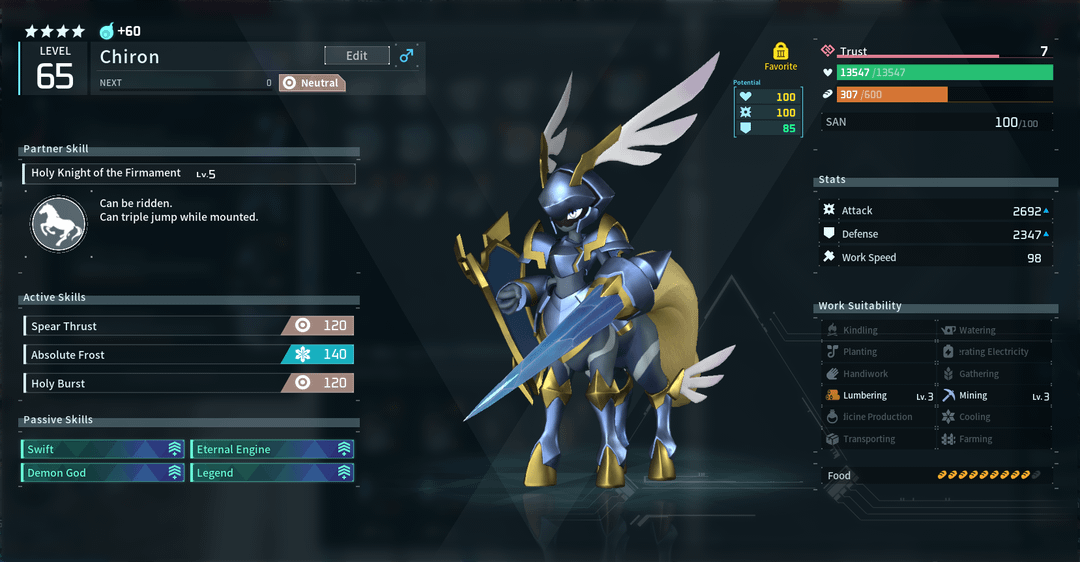Click the white horse partner skill icon
This screenshot has height=562, width=1080.
coord(58,223)
